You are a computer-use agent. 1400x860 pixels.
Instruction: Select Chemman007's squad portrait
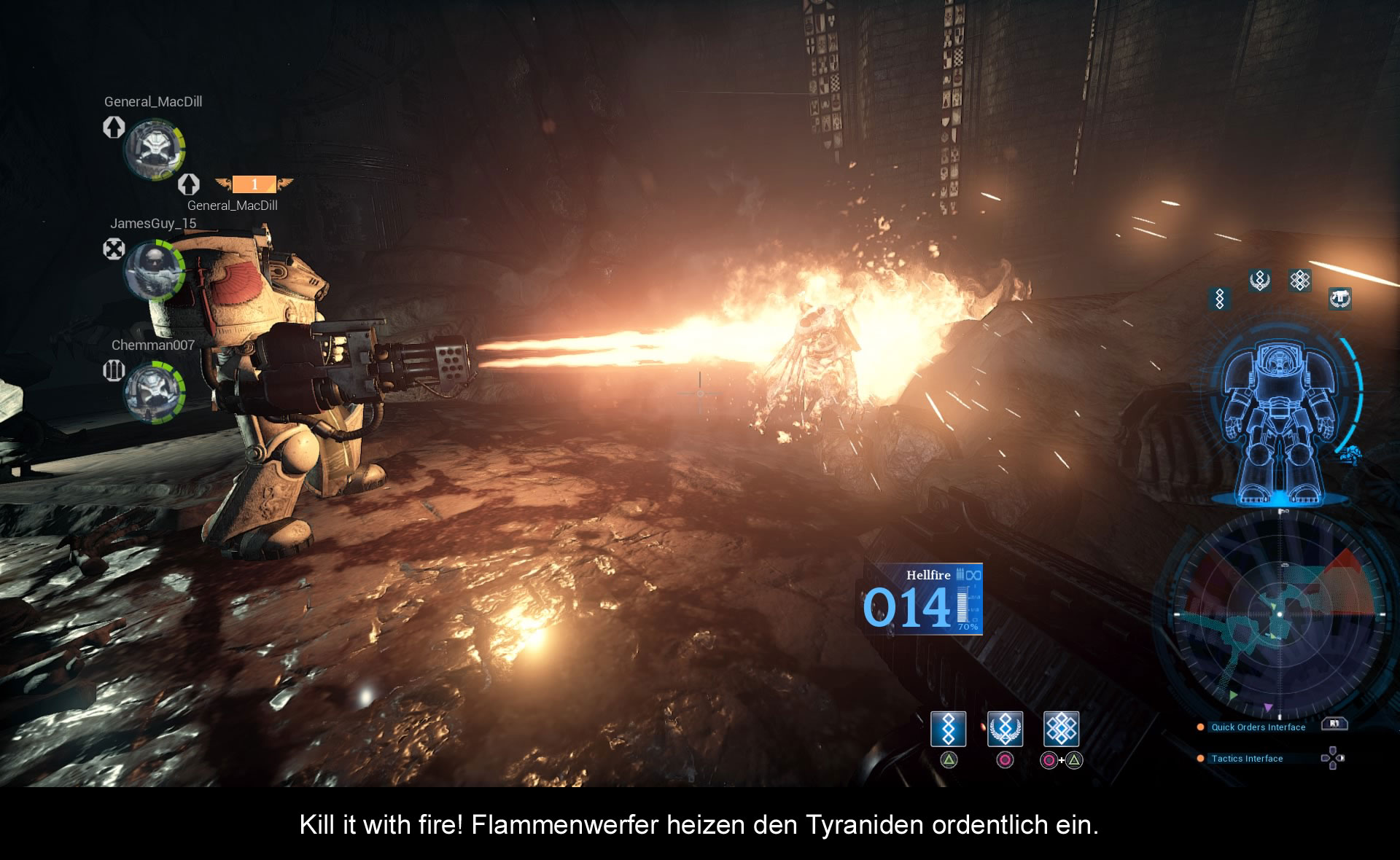tap(154, 391)
